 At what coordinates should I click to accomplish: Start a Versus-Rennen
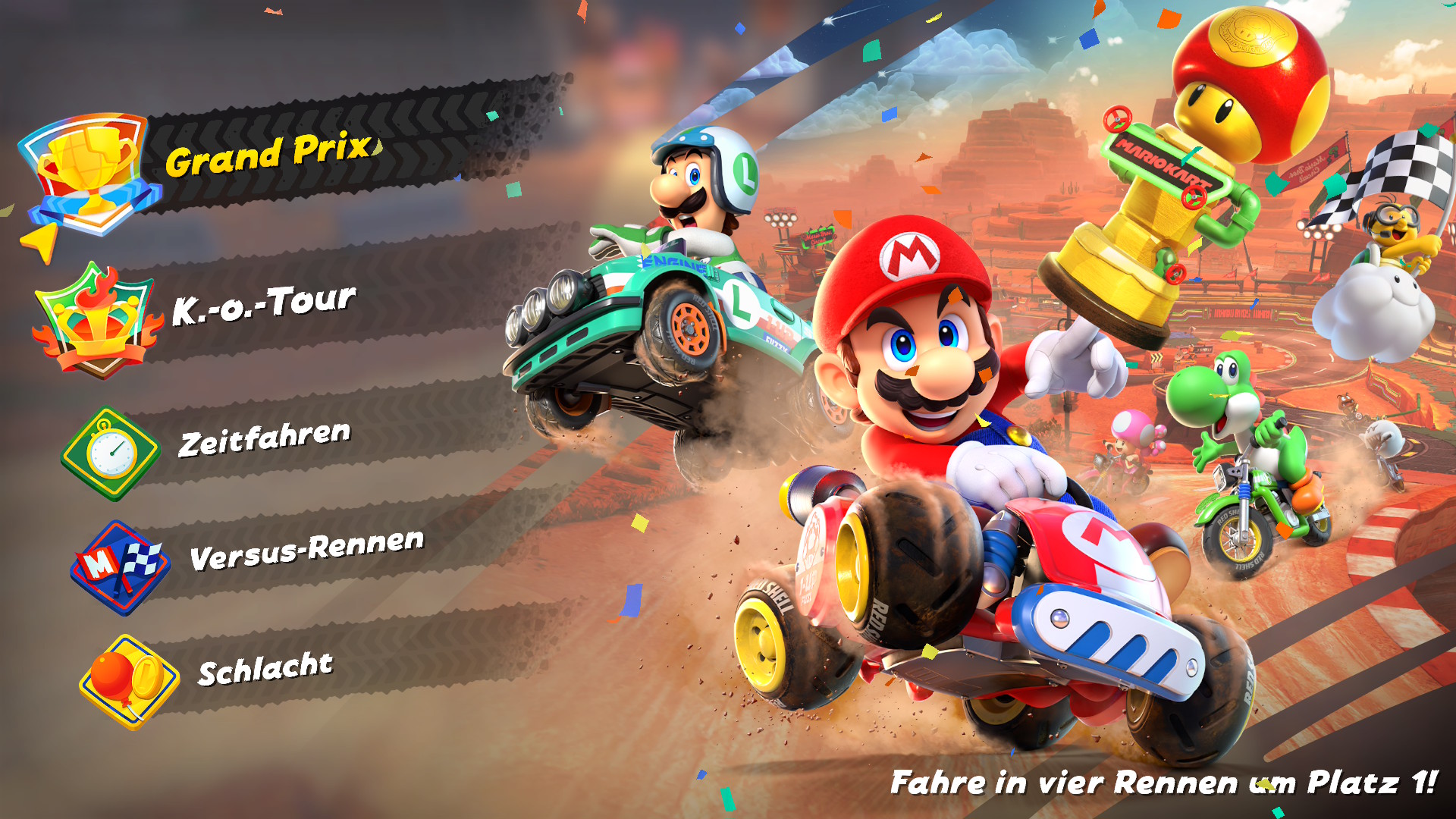[x=306, y=550]
